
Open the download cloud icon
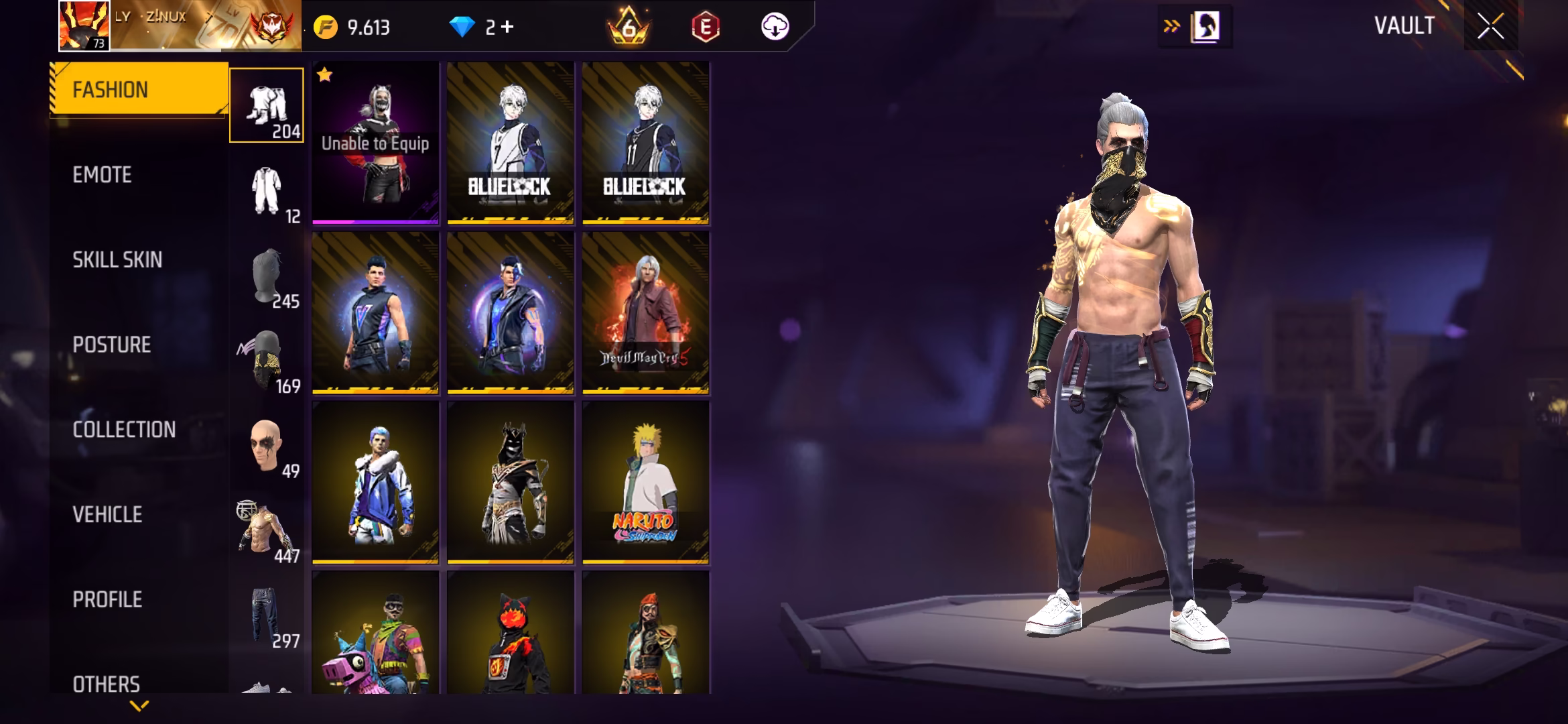(775, 27)
